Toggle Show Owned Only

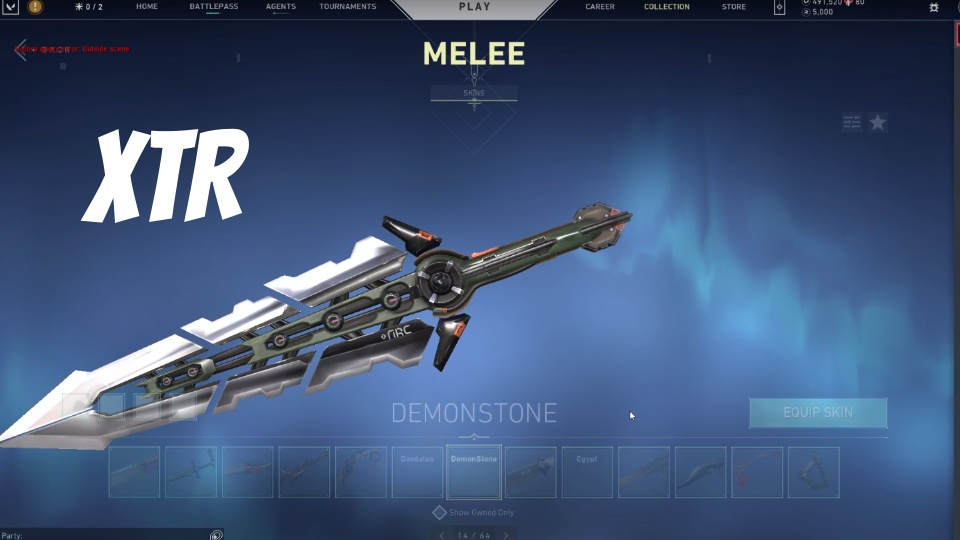pos(439,512)
